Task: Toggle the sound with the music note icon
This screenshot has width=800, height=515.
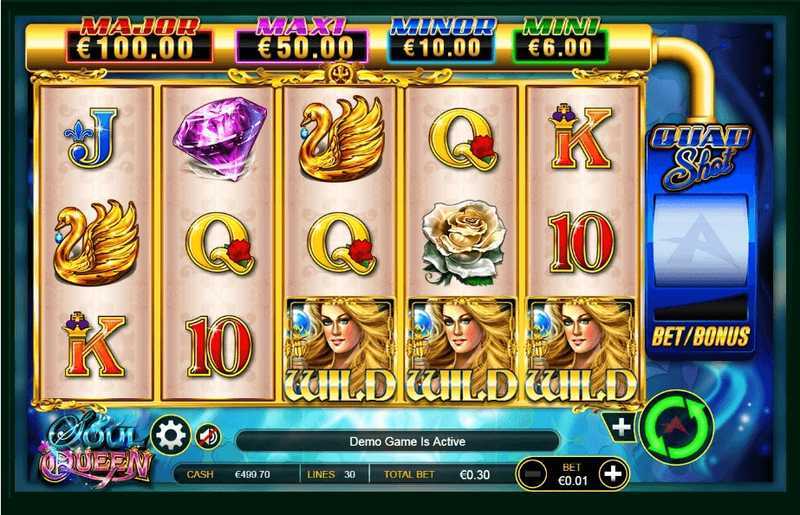Action: pyautogui.click(x=208, y=436)
